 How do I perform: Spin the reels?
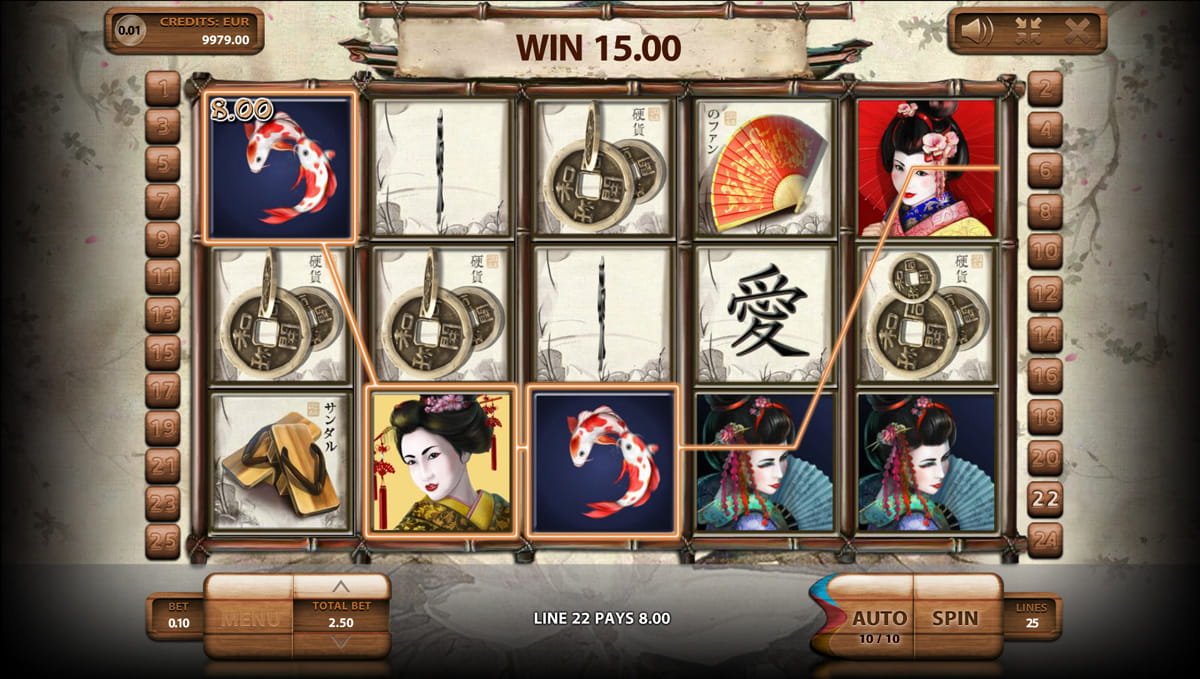tap(955, 617)
